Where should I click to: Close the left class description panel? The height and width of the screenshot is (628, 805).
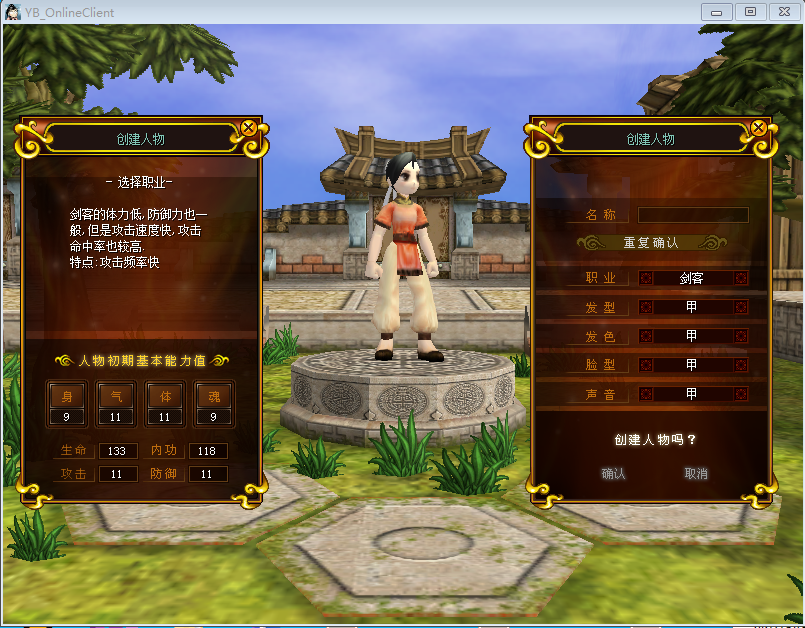[x=248, y=127]
